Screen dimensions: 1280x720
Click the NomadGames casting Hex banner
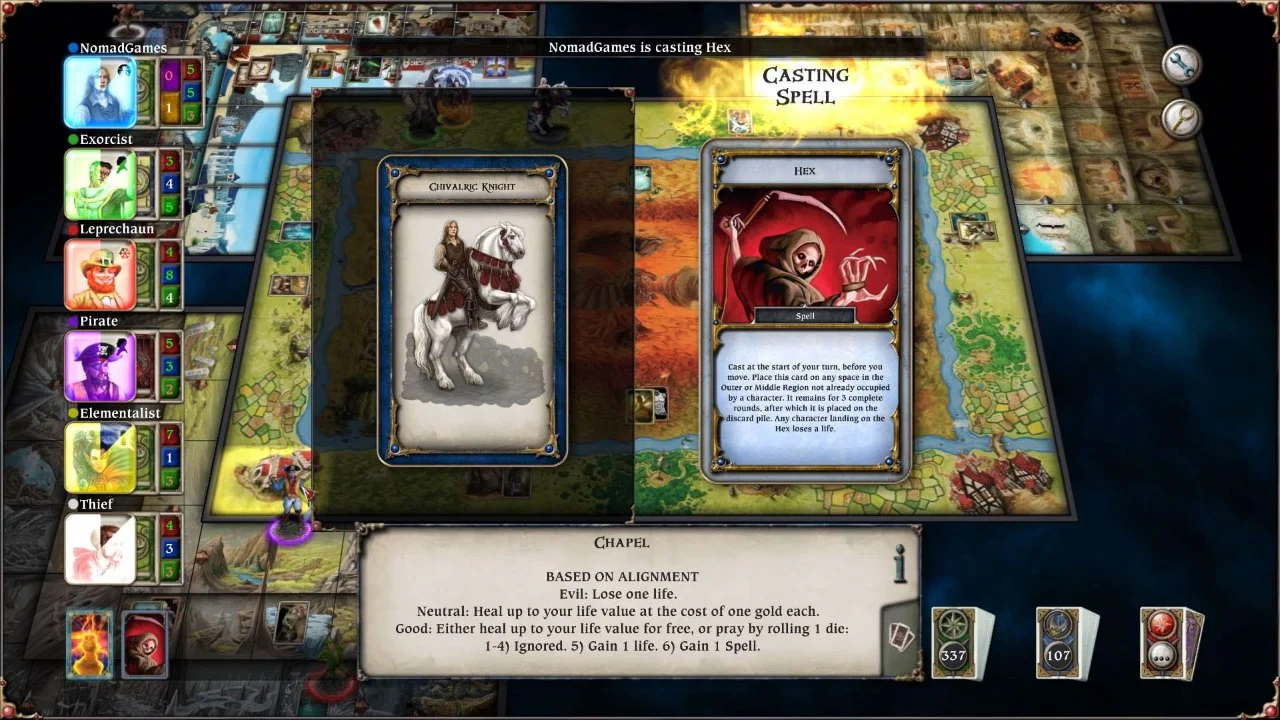(640, 47)
